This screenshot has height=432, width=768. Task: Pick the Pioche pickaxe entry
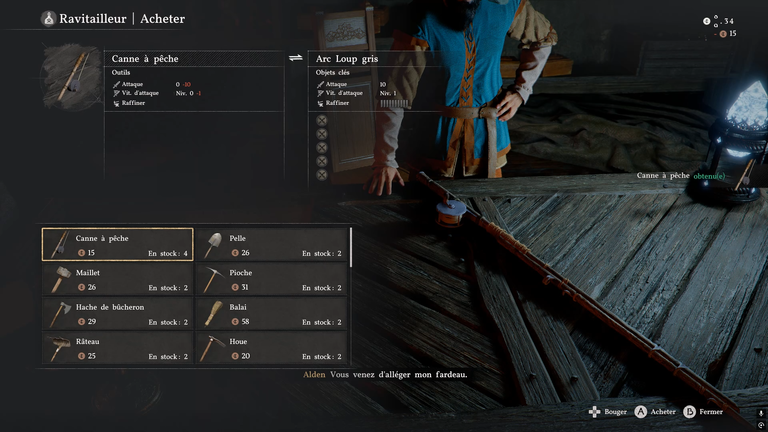click(x=271, y=279)
